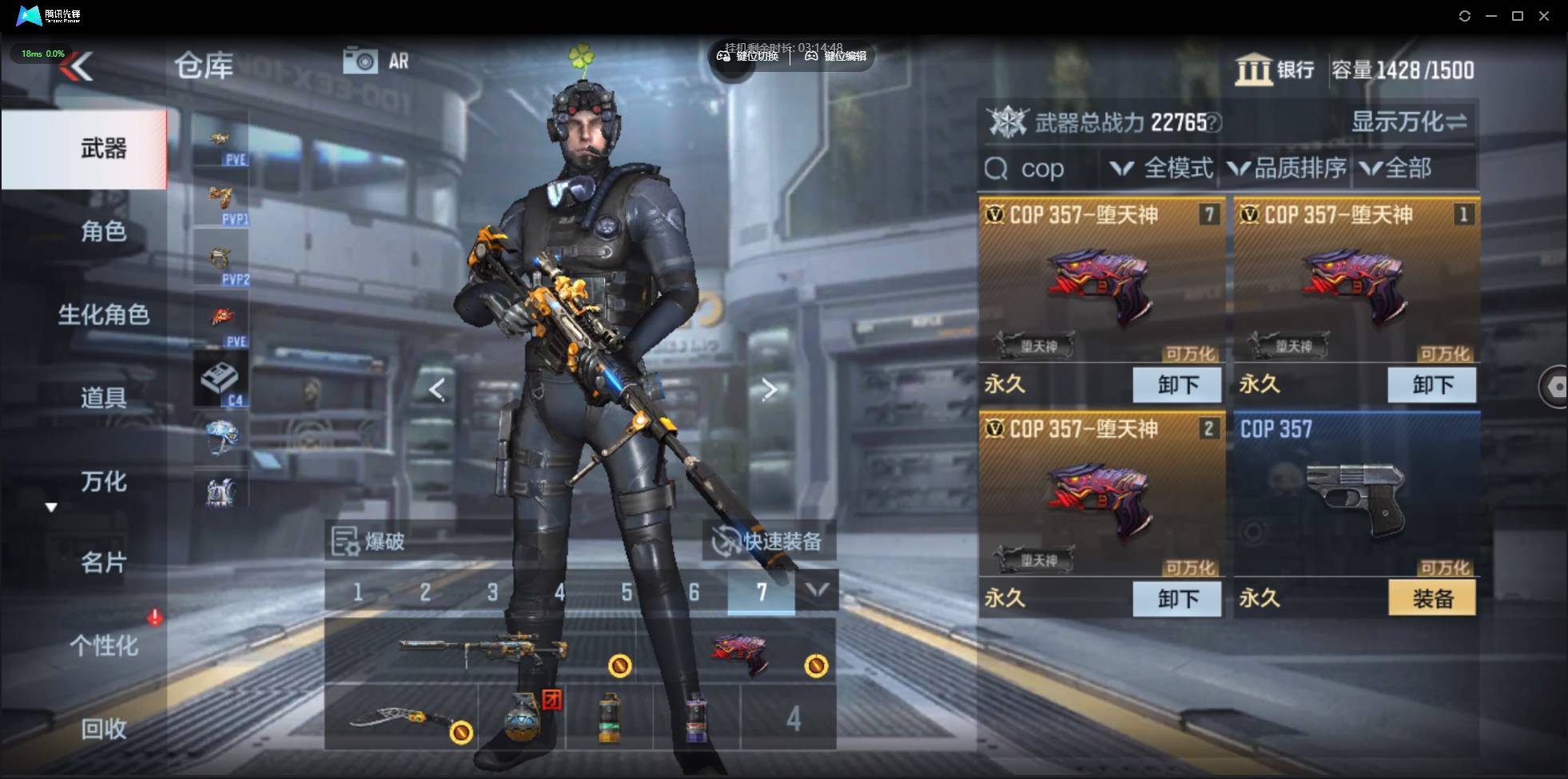
Task: Maximize the emulator window
Action: click(x=1517, y=16)
